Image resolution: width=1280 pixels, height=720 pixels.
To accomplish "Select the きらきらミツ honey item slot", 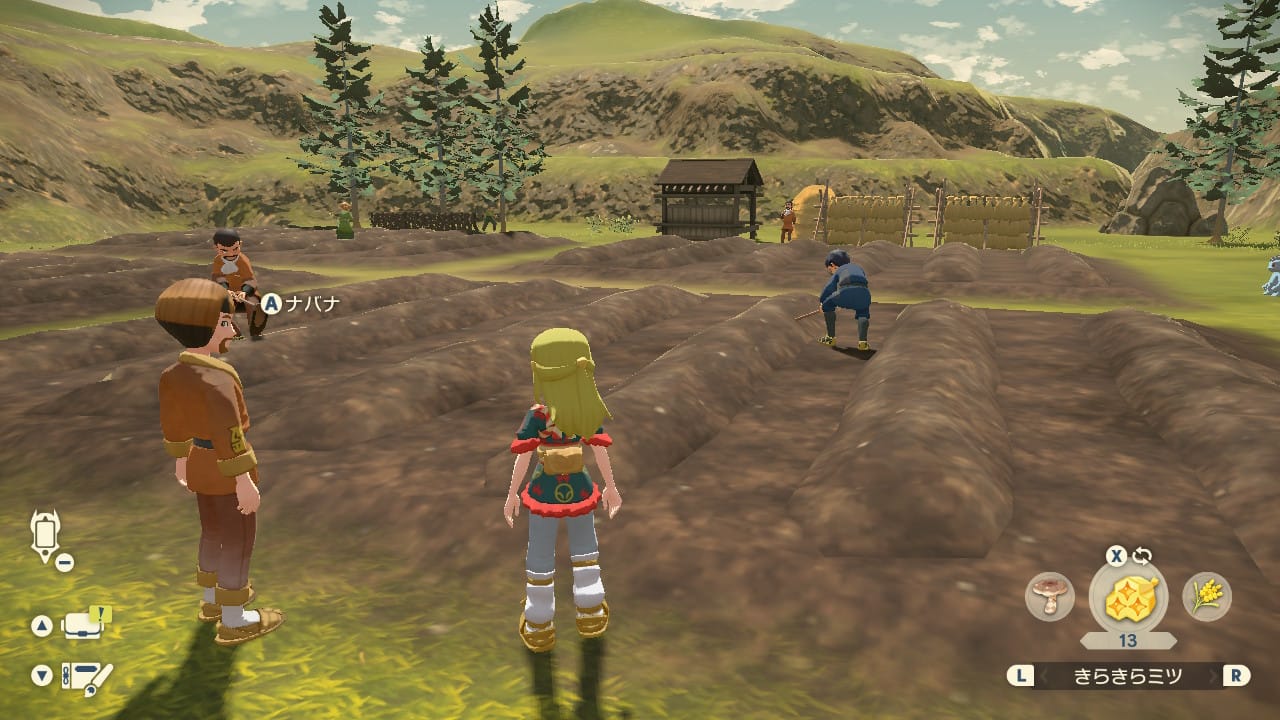I will (x=1129, y=599).
